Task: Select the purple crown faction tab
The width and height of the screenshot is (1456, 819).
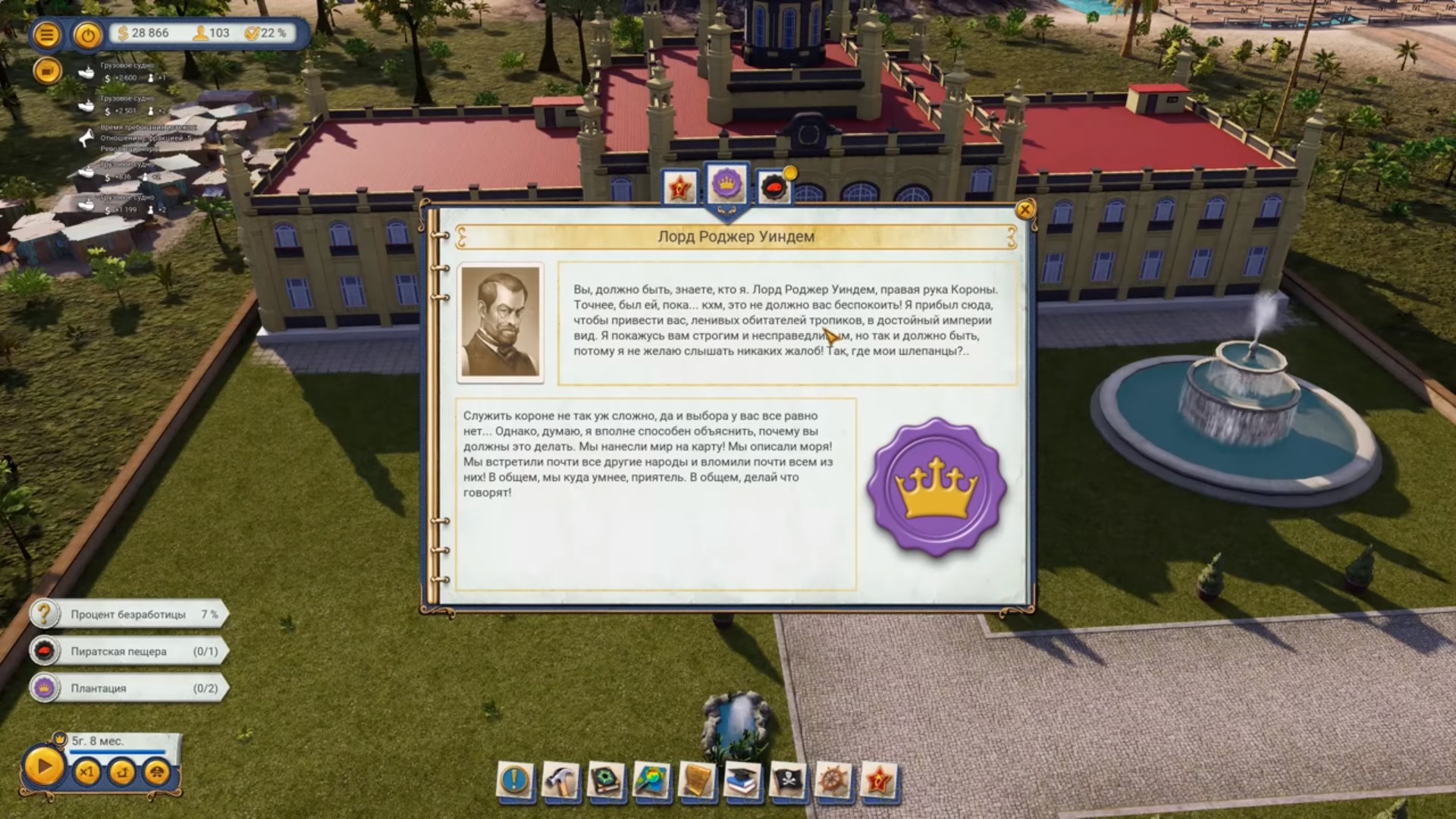Action: 727,184
